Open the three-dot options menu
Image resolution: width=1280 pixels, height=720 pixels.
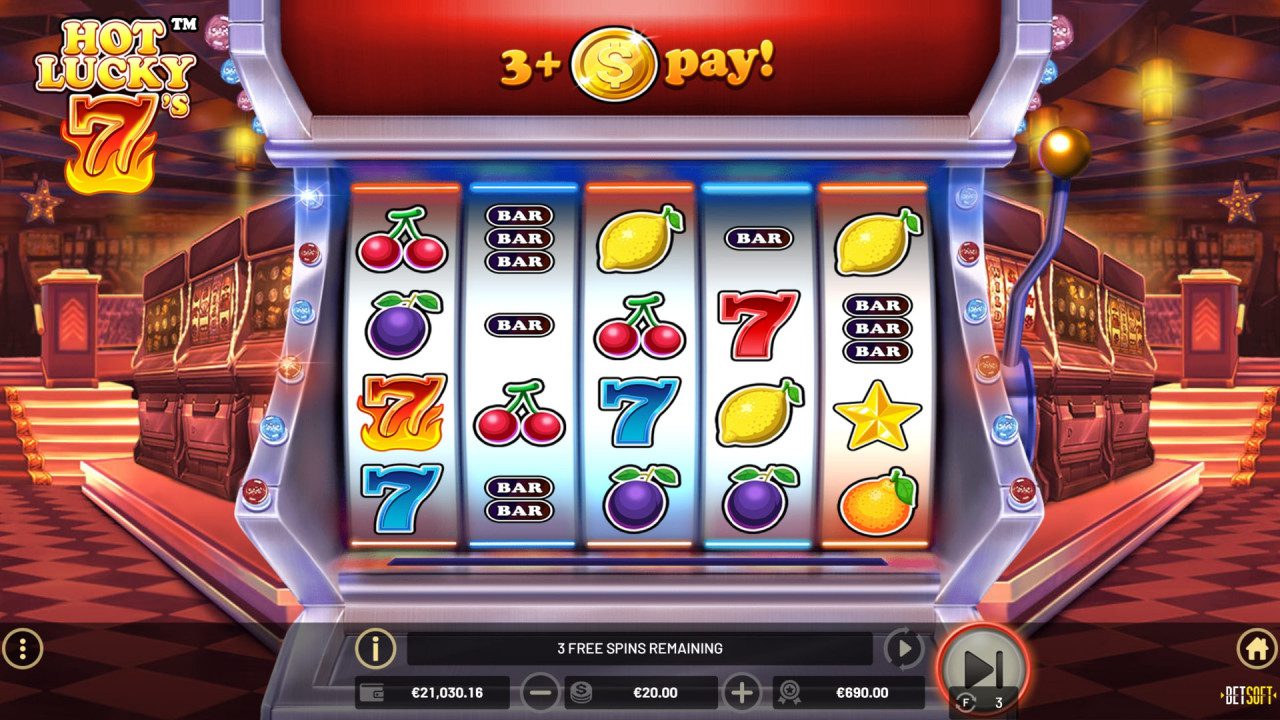[x=22, y=648]
